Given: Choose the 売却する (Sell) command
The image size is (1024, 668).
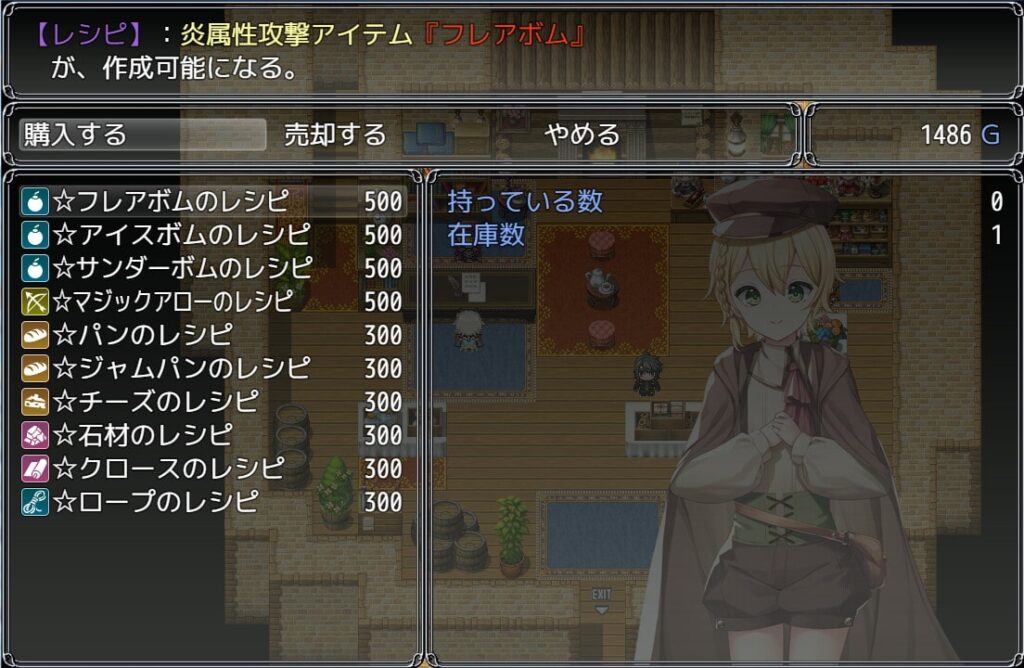Looking at the screenshot, I should pyautogui.click(x=335, y=135).
